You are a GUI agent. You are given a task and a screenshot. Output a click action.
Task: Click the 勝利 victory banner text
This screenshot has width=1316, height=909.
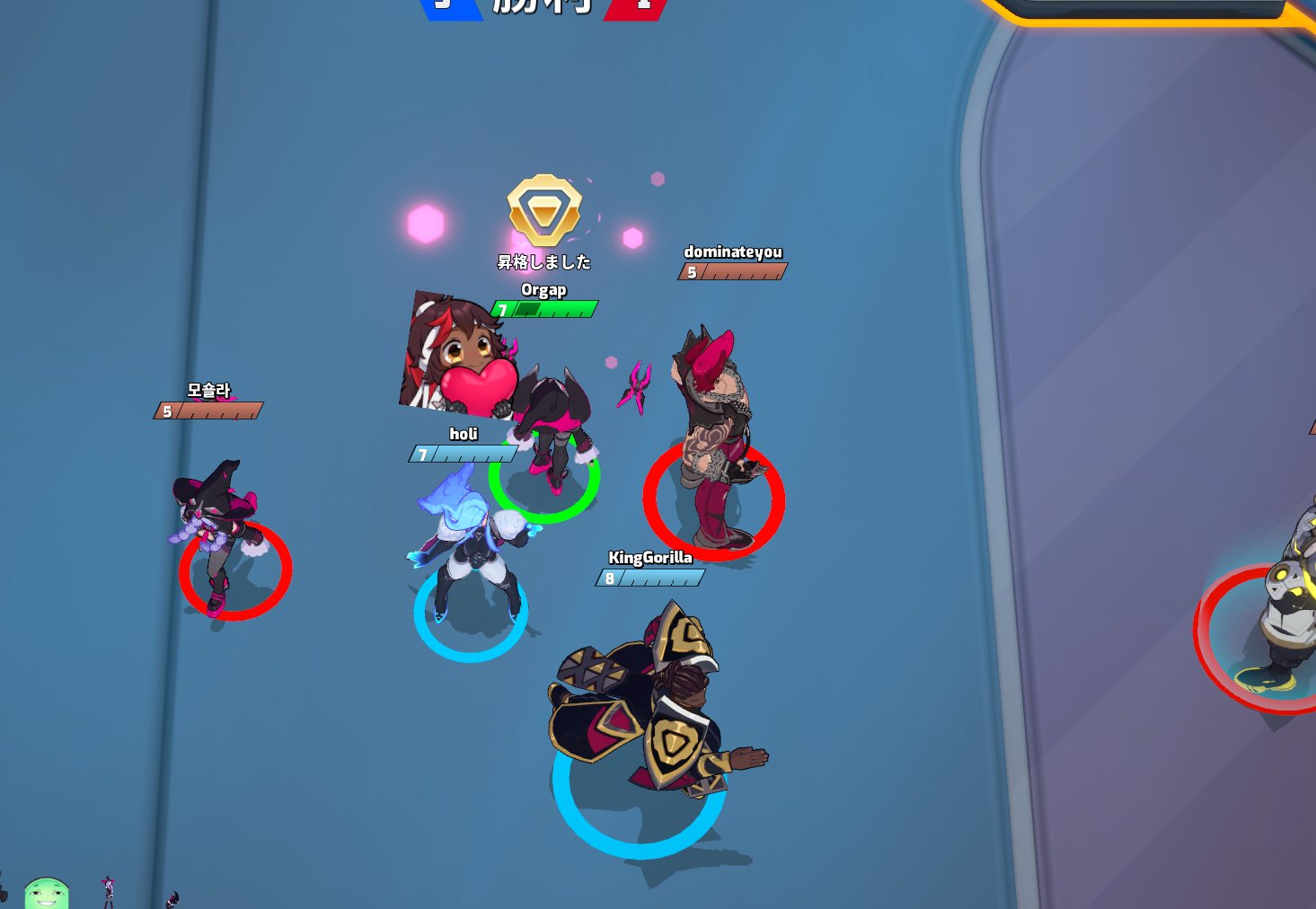[x=540, y=7]
